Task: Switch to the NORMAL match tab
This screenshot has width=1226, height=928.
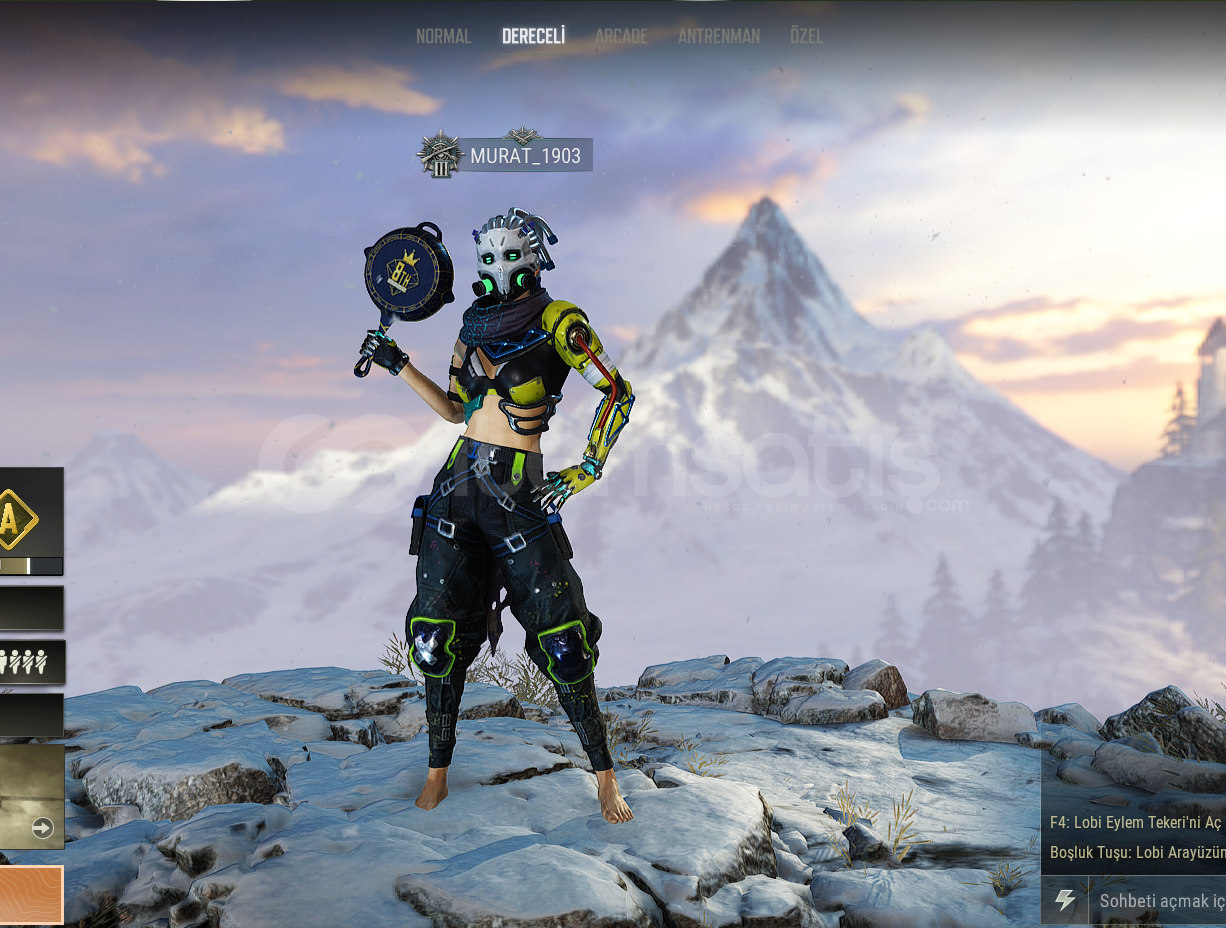Action: [443, 36]
